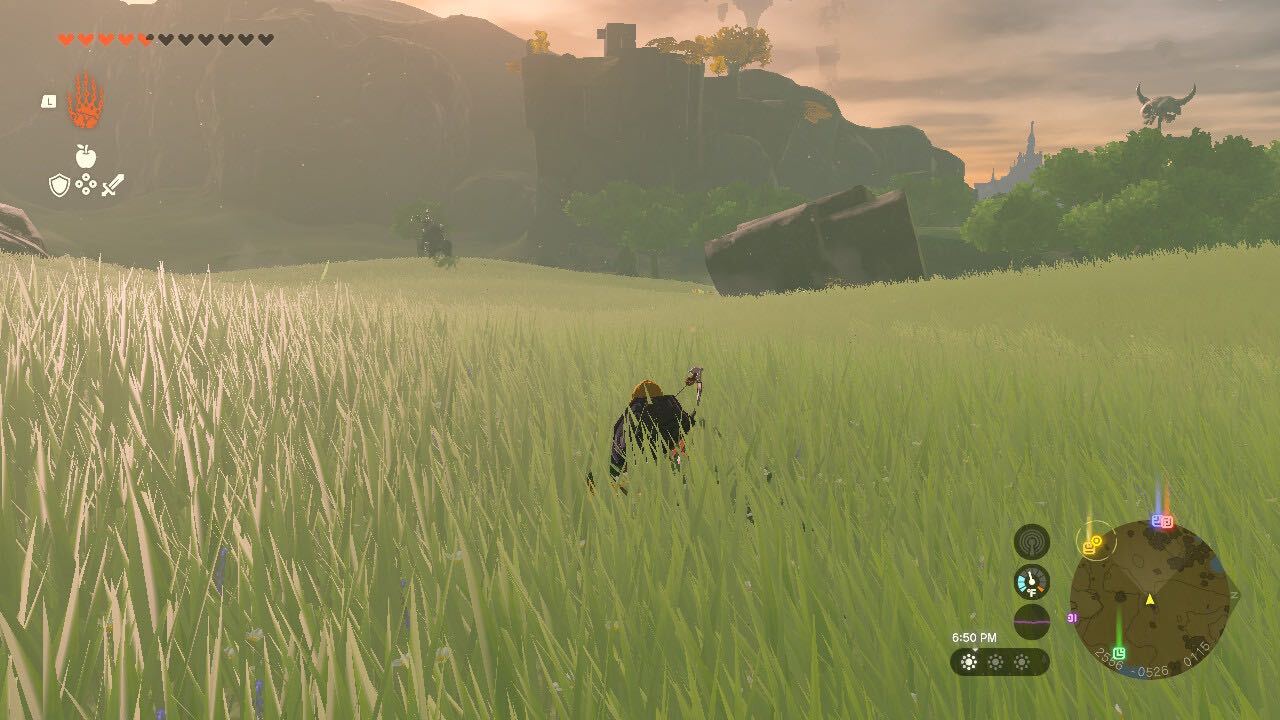Screen dimensions: 1280x720
Task: Click the L button prompt next to rune
Action: (x=49, y=101)
